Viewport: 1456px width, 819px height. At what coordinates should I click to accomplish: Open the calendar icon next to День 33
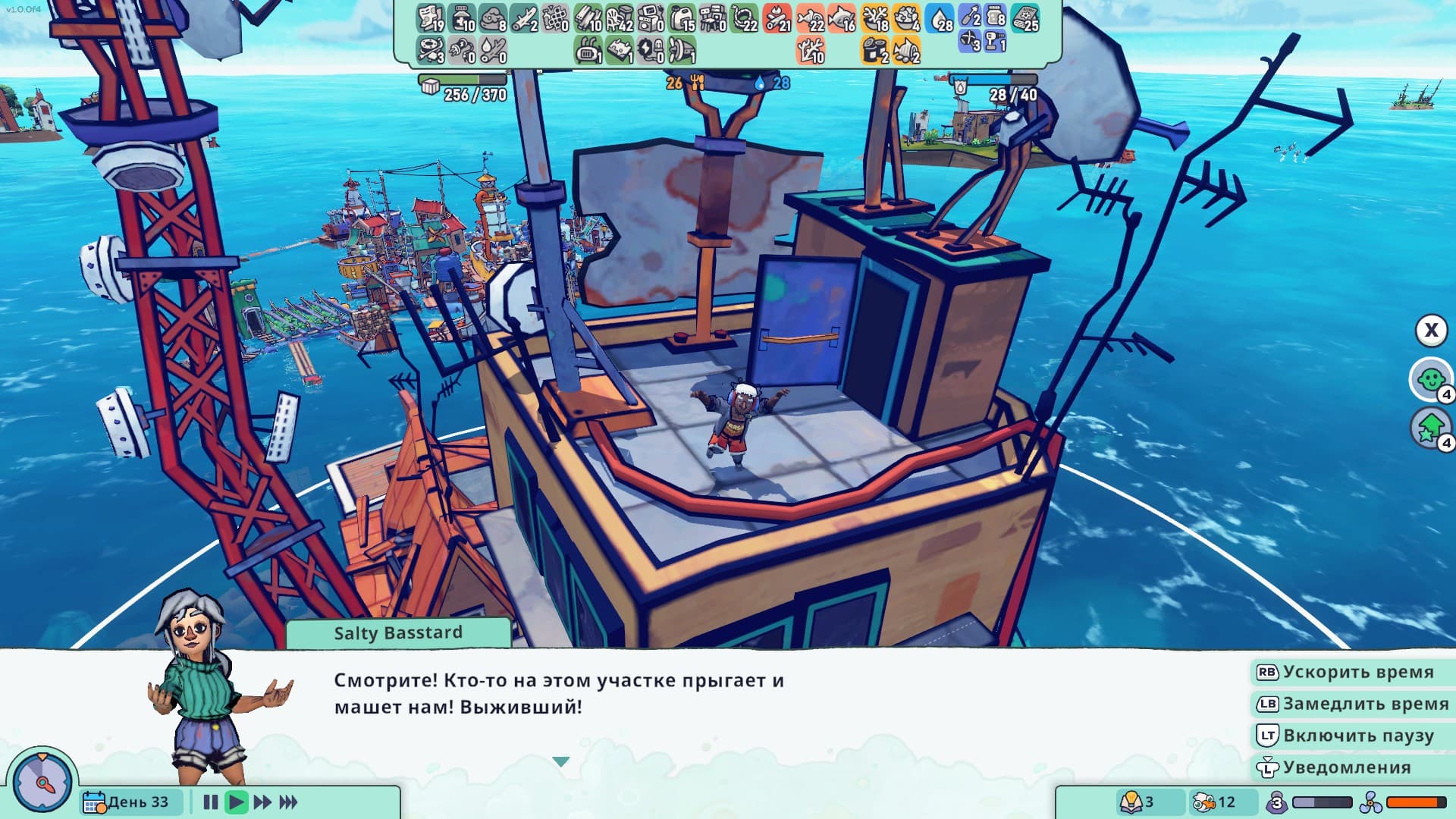coord(93,802)
